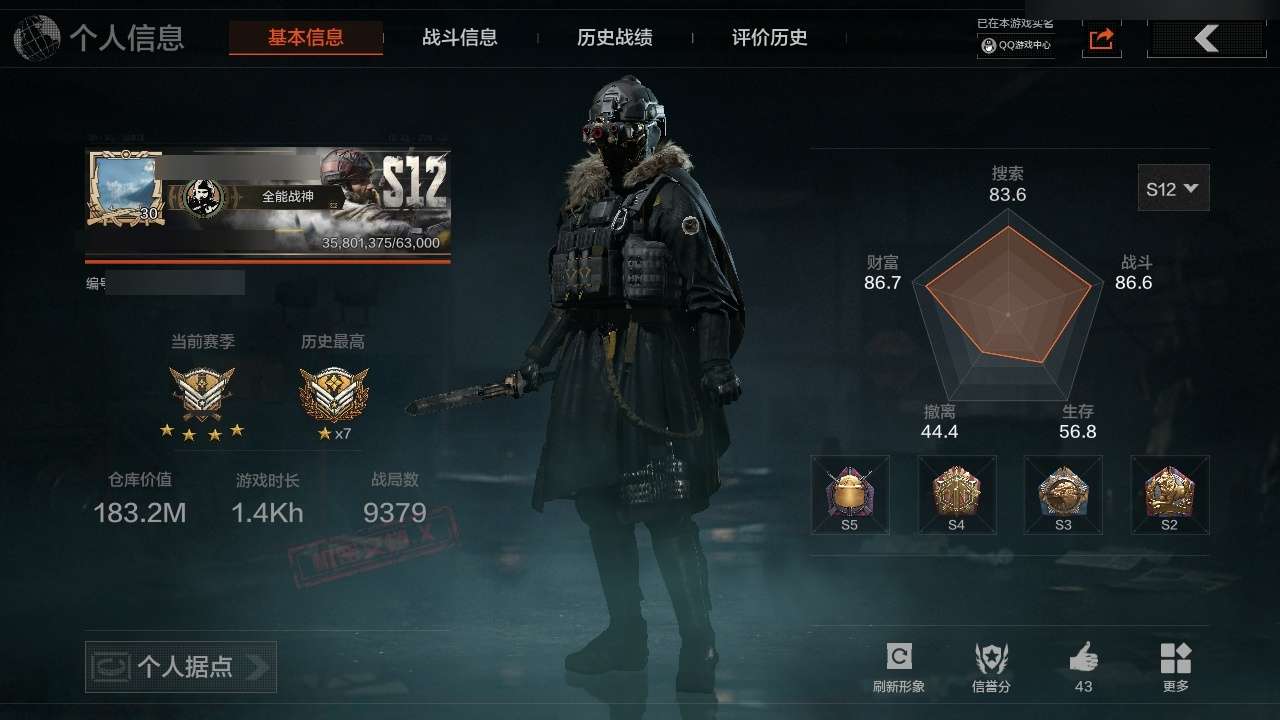This screenshot has height=720, width=1280.
Task: Click the player avatar portrait
Action: pos(125,187)
